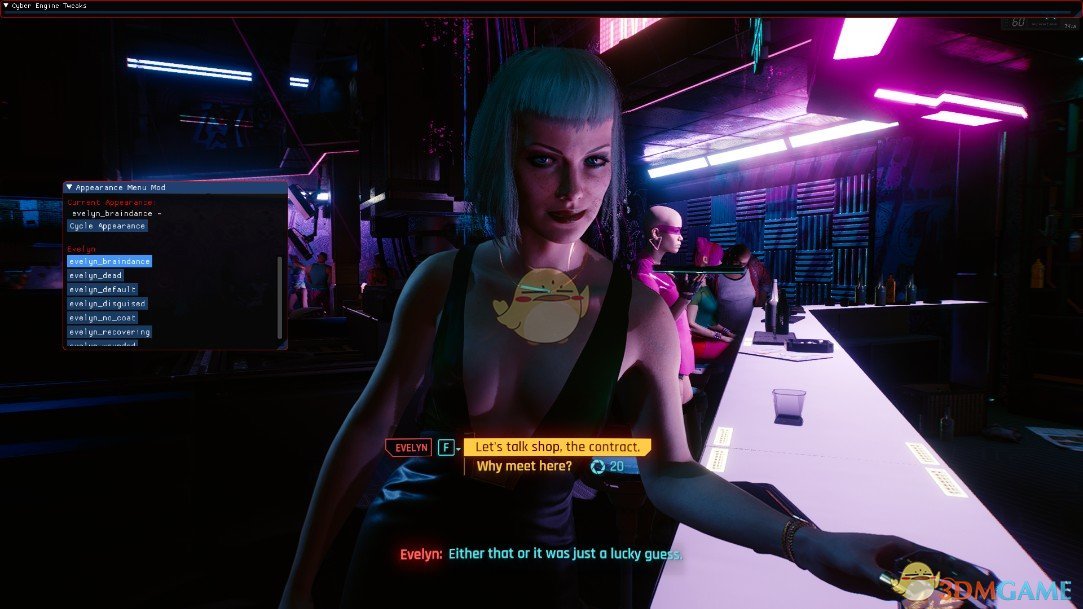This screenshot has width=1083, height=609.
Task: Pick the evelyn_no_coat appearance
Action: pos(104,317)
